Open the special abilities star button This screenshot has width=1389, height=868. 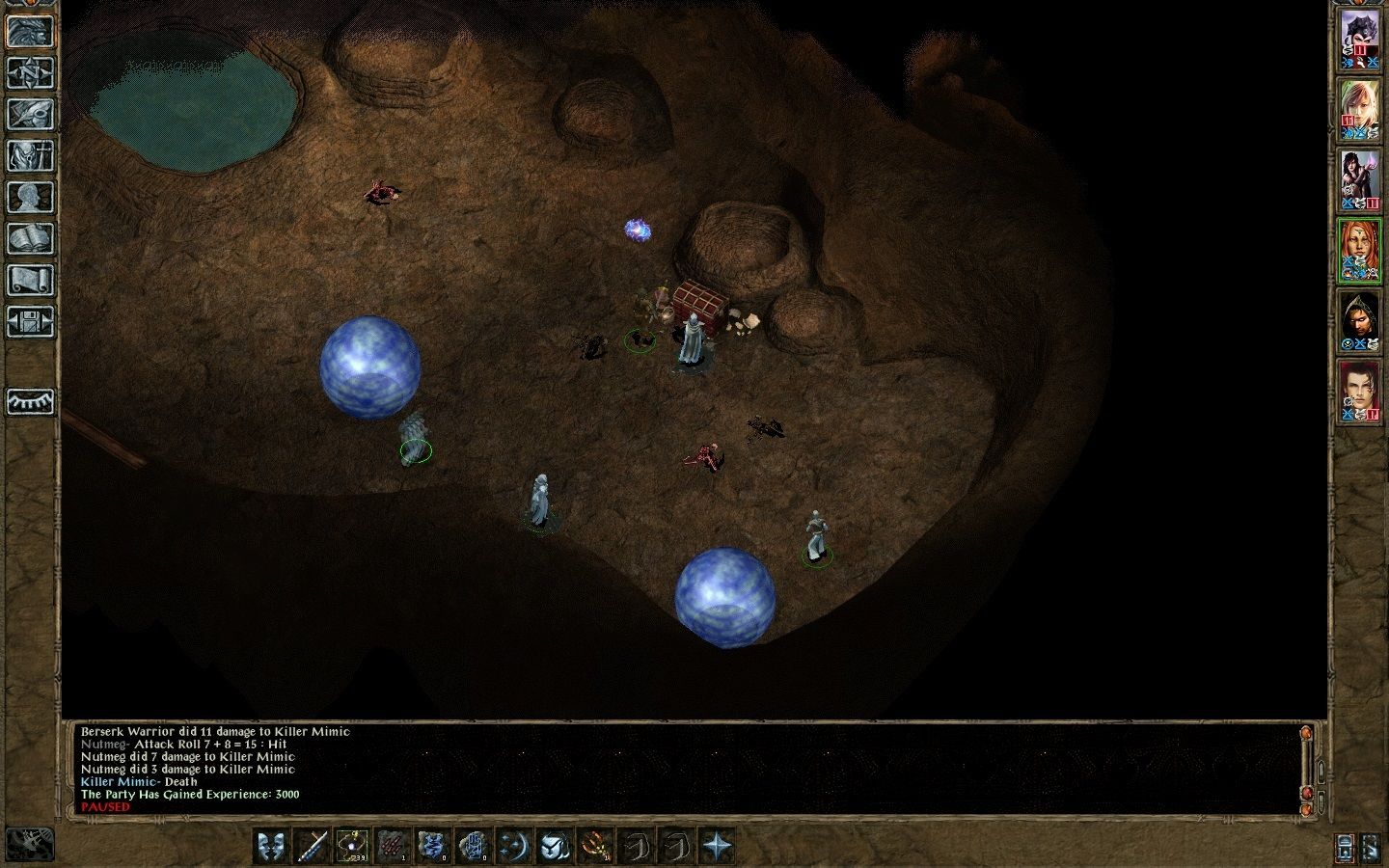[717, 846]
